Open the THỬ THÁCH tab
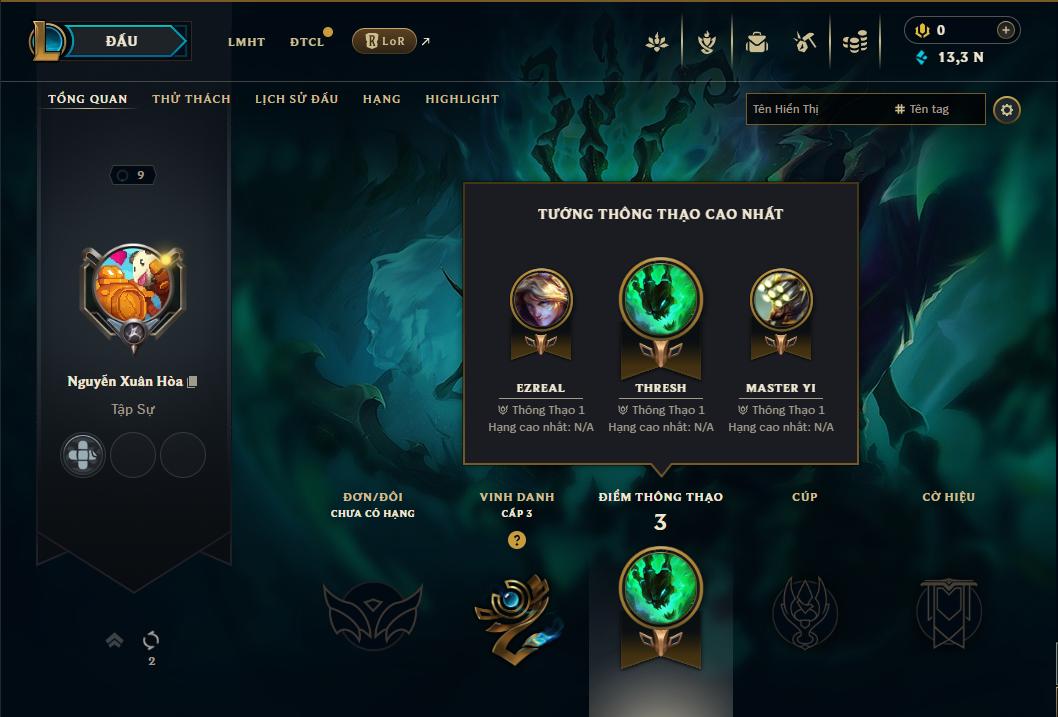The width and height of the screenshot is (1058, 717). (191, 99)
